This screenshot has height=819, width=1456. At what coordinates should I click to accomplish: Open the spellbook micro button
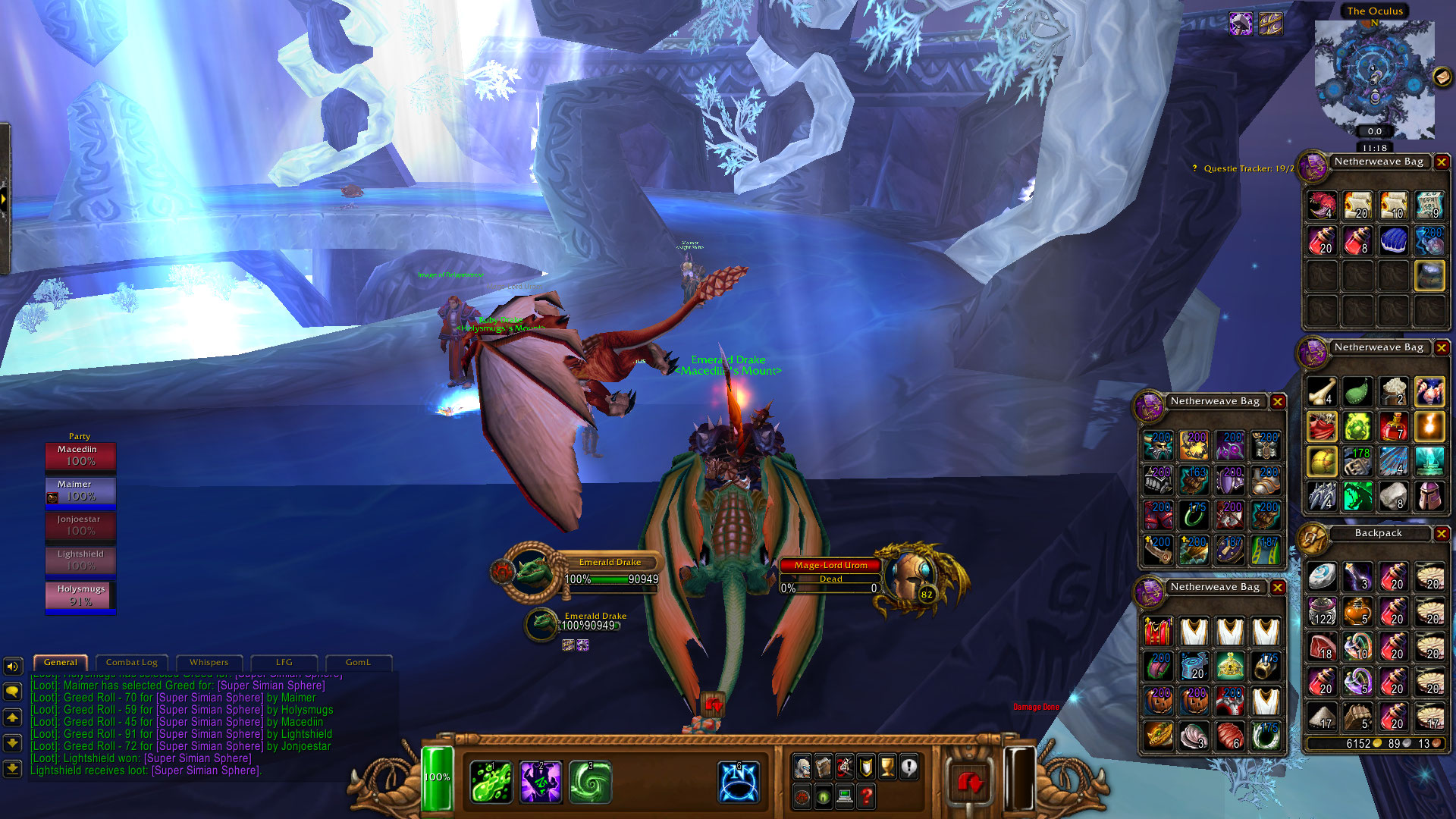824,768
